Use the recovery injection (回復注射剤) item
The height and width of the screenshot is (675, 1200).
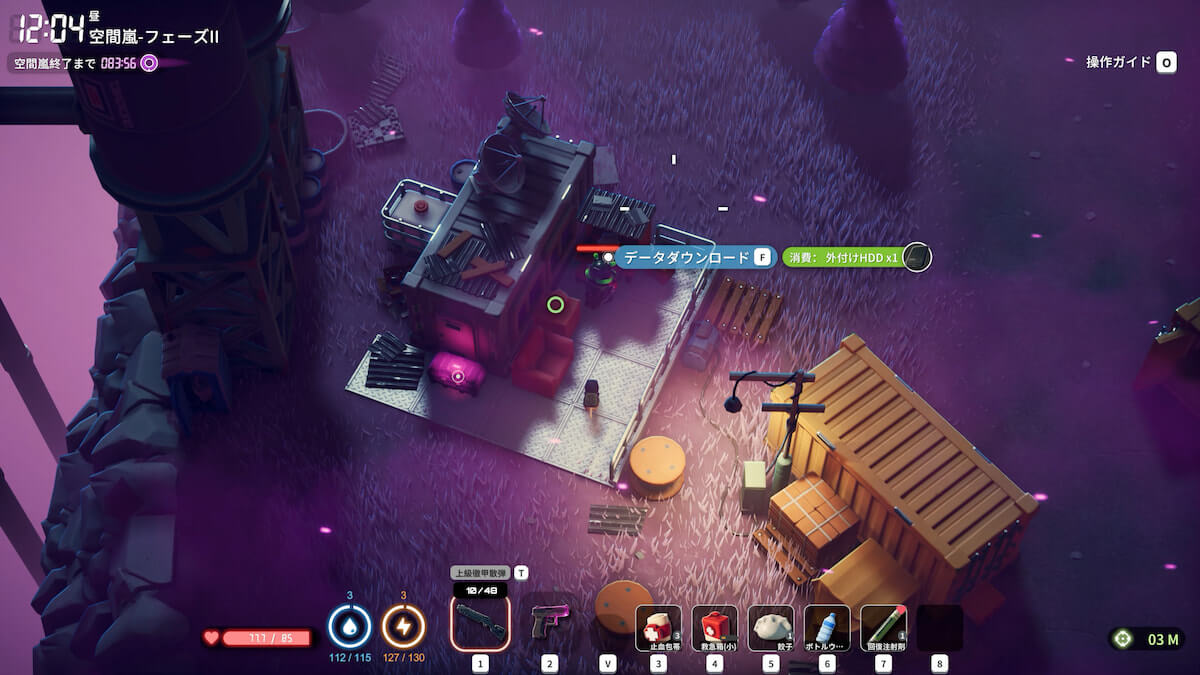tap(883, 628)
